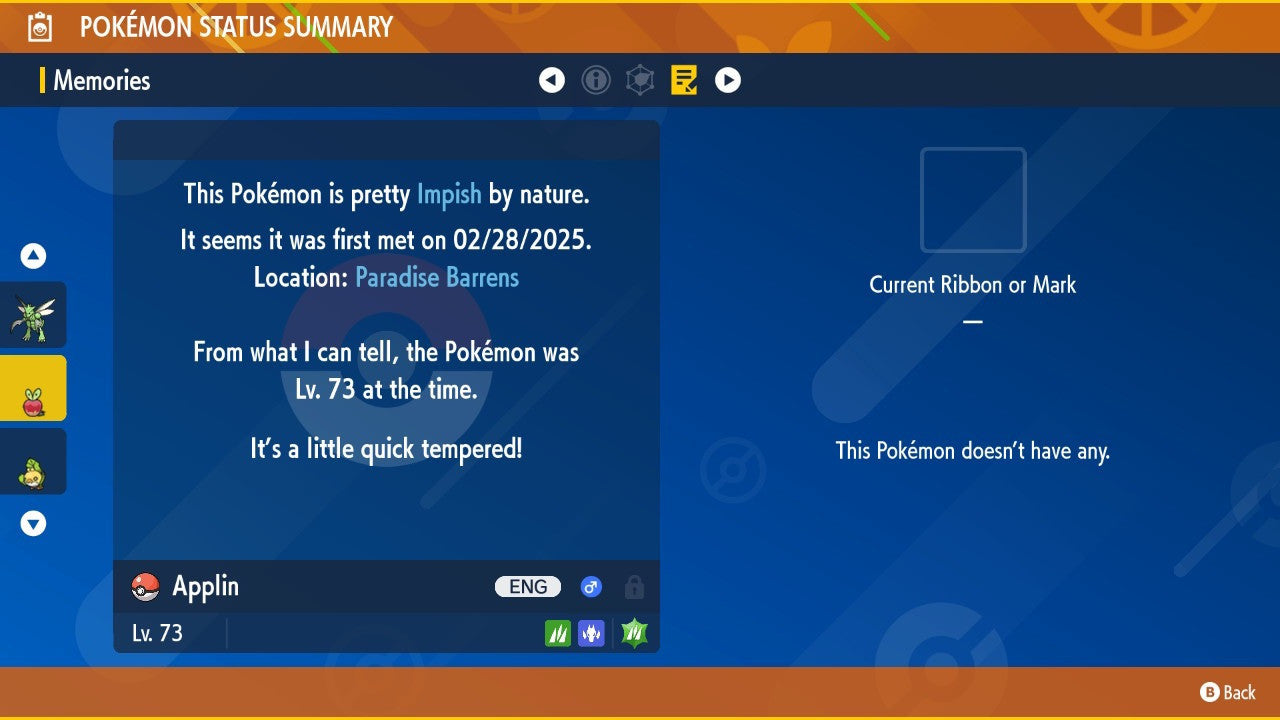Move up the party list arrow

tap(33, 256)
